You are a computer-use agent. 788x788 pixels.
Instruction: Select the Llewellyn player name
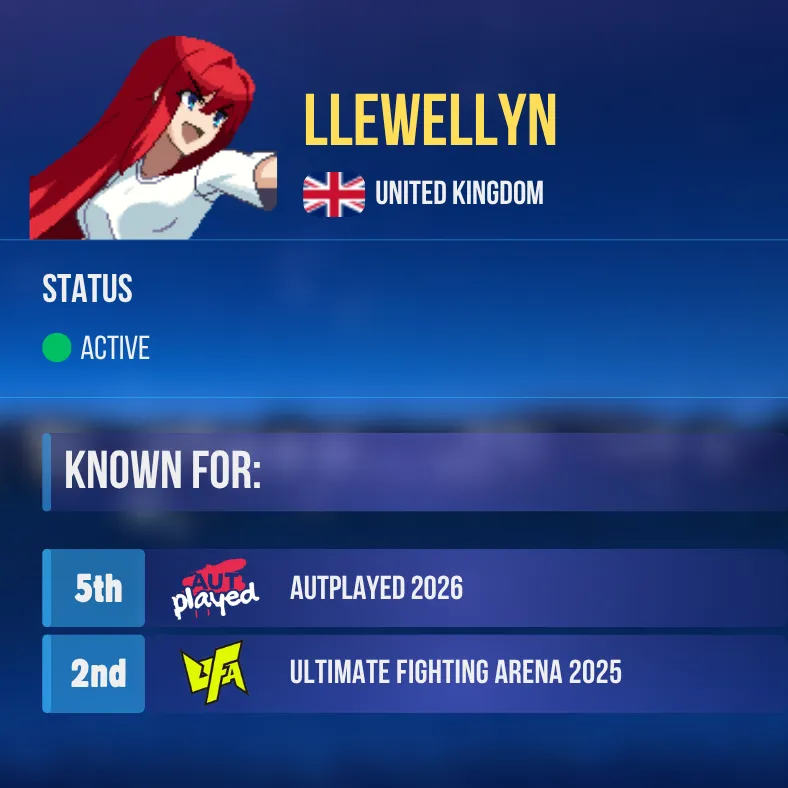pyautogui.click(x=430, y=123)
